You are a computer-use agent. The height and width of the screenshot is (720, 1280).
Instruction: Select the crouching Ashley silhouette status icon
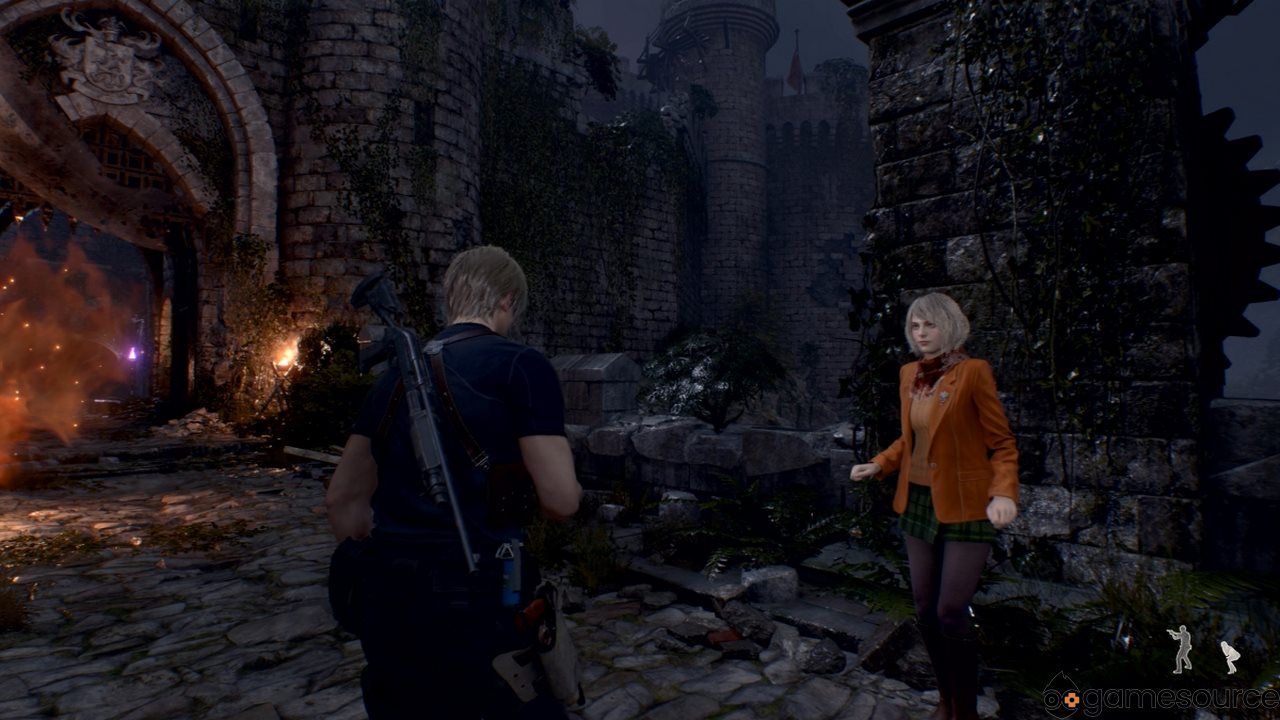coord(1230,657)
